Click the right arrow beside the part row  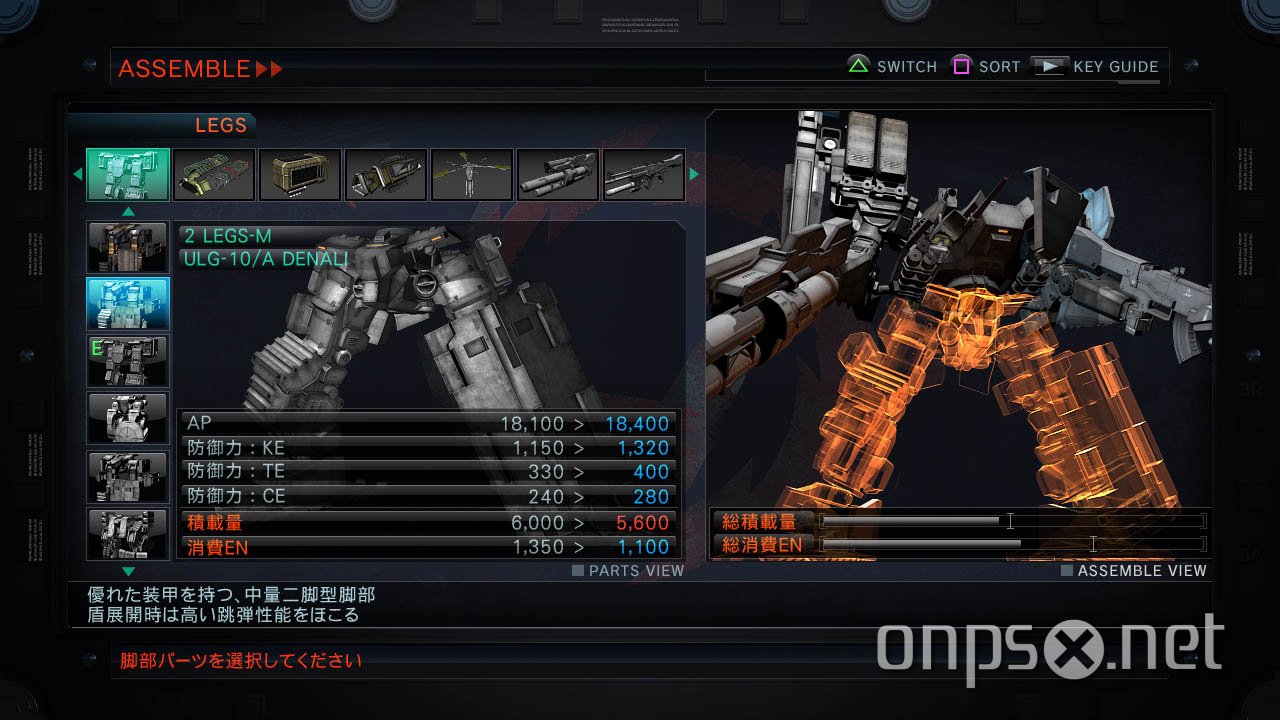[x=694, y=174]
